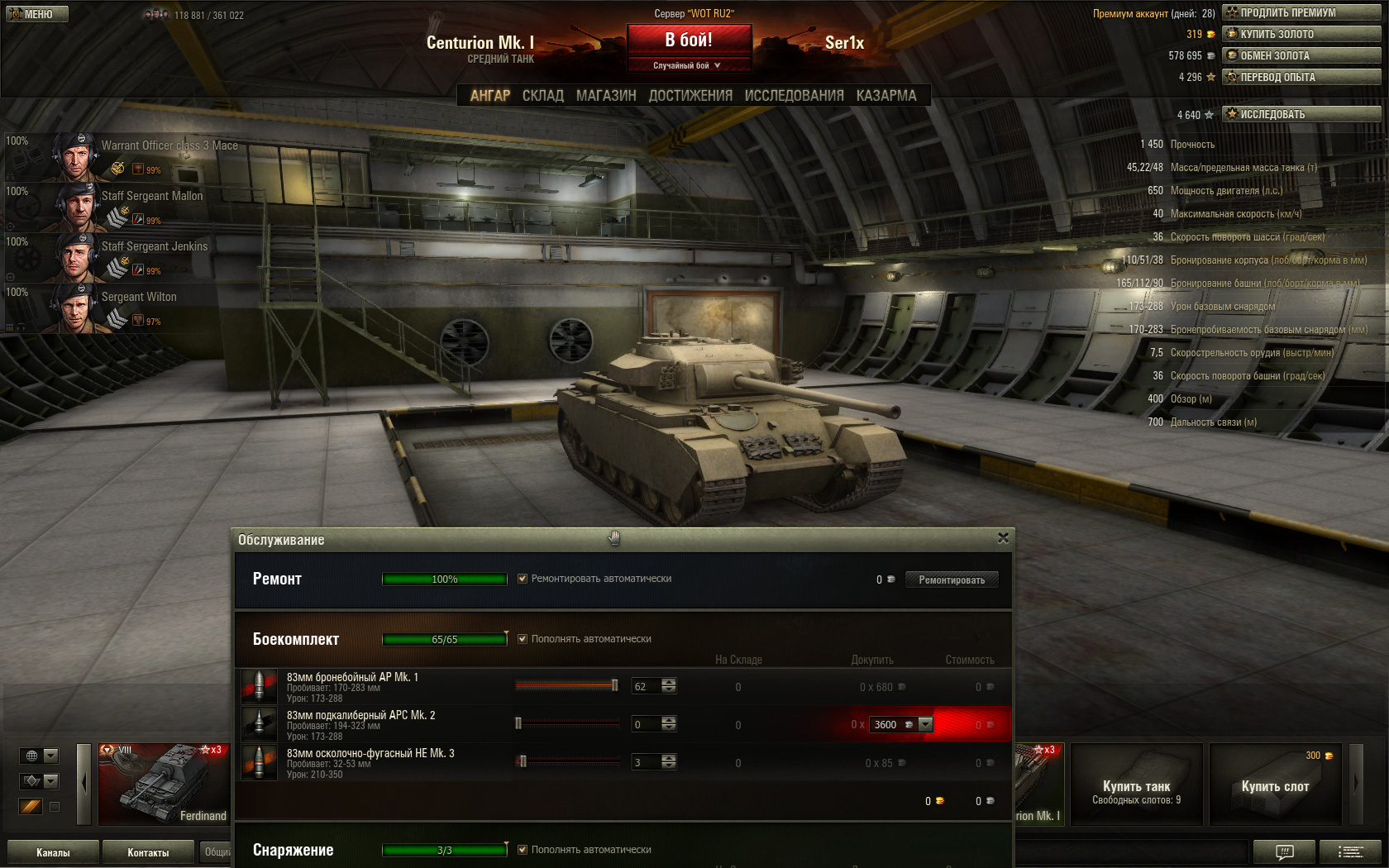Start battle with the red В бой! button

(689, 40)
